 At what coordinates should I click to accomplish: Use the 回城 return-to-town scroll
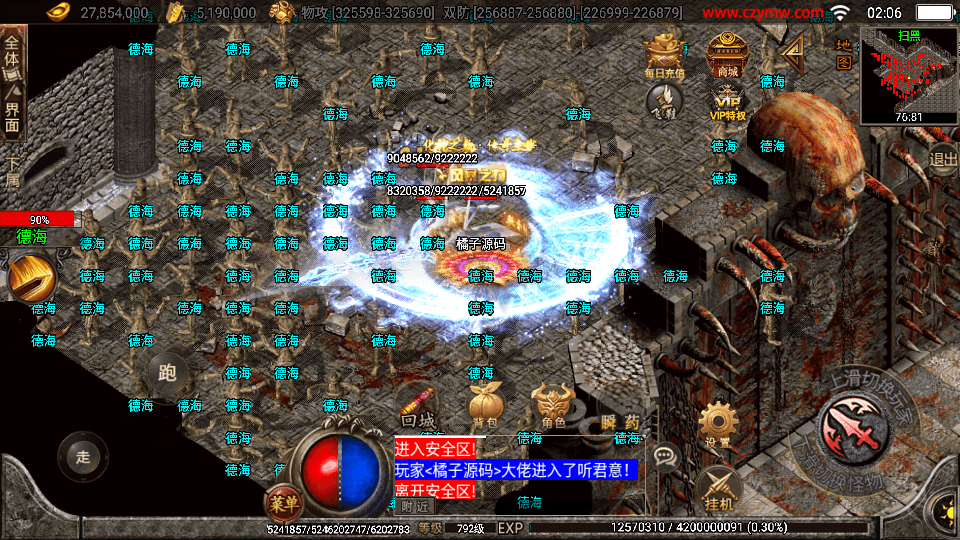pos(417,408)
